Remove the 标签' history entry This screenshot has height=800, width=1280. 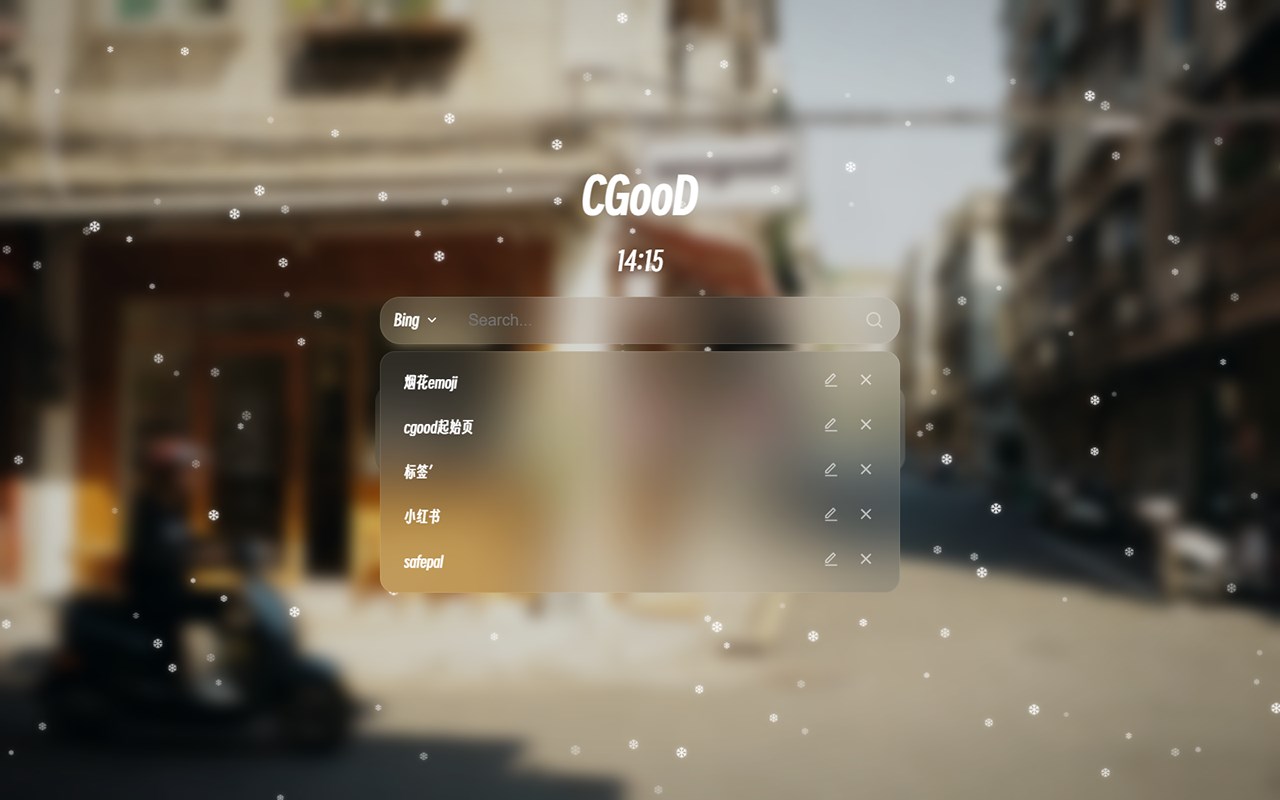(x=865, y=469)
